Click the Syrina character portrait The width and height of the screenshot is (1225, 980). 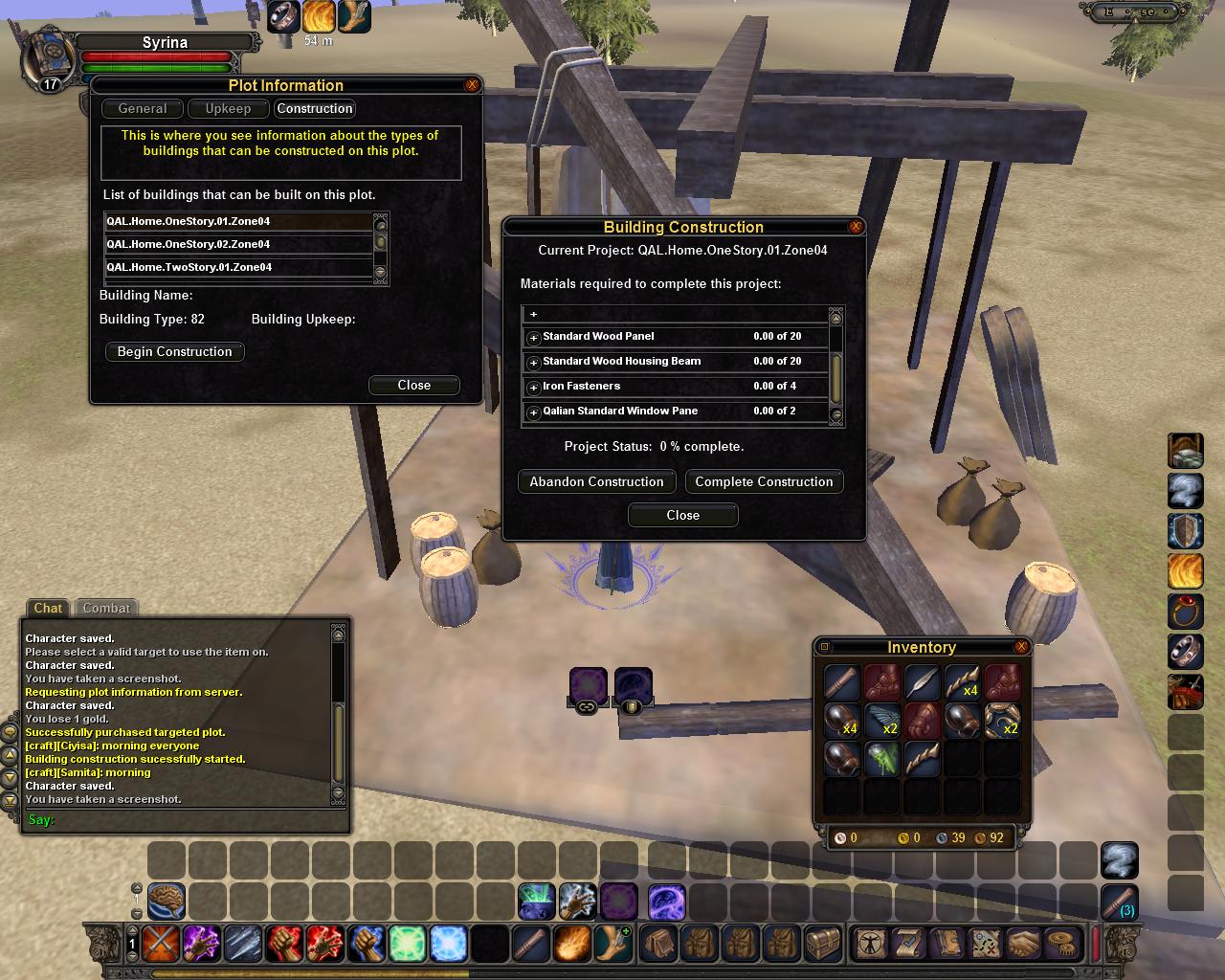click(48, 57)
